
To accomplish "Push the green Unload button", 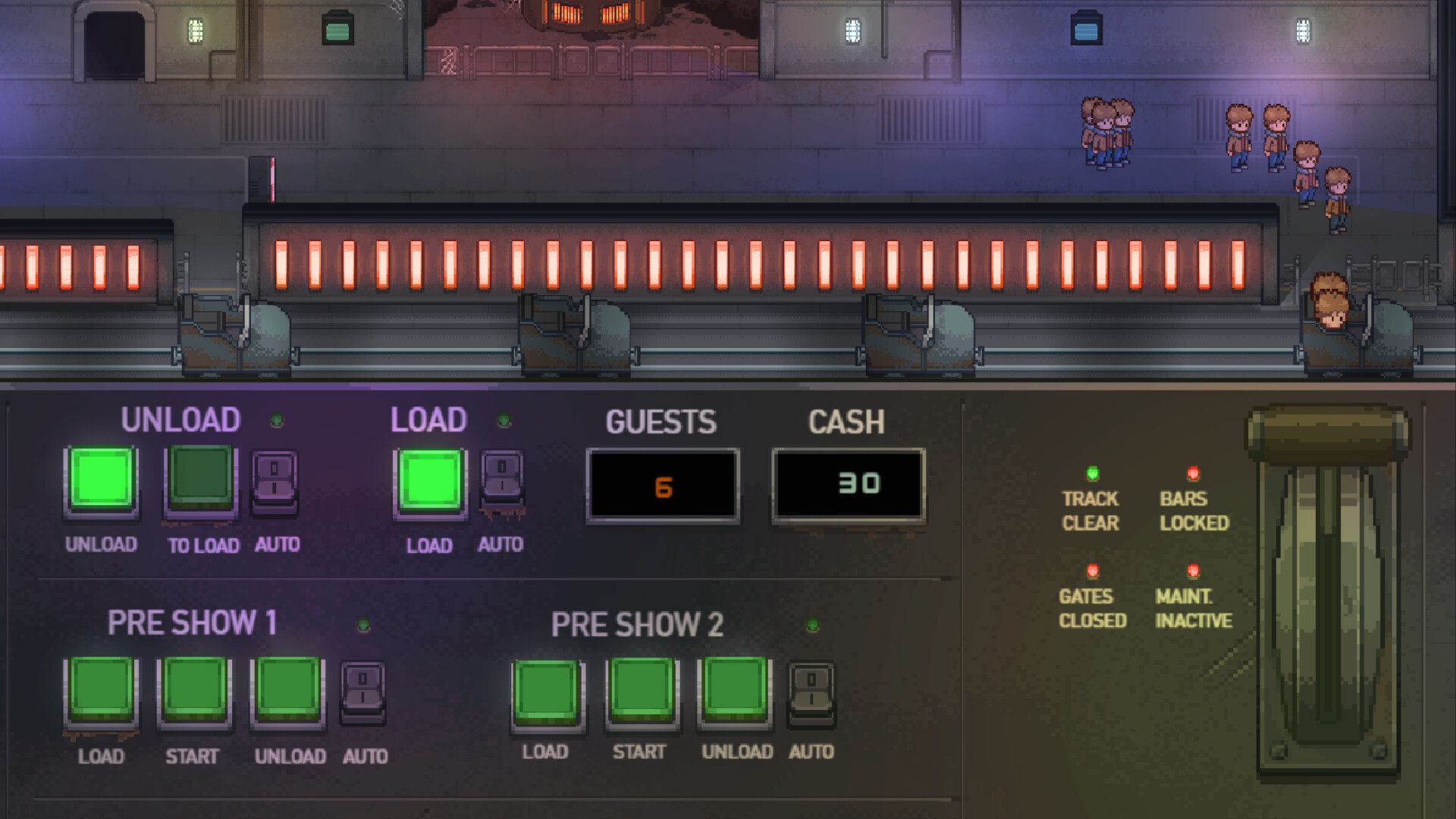I will coord(102,479).
